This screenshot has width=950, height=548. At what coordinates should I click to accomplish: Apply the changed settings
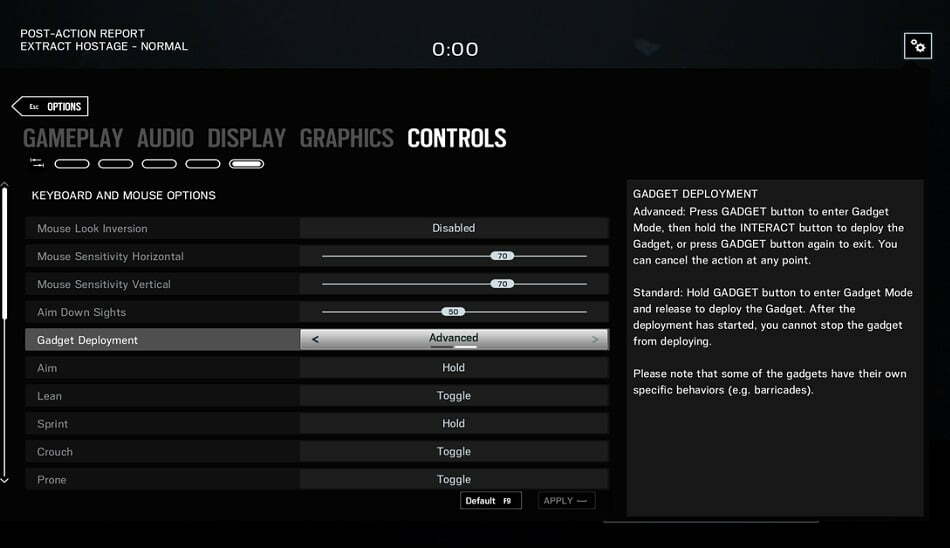[x=566, y=500]
